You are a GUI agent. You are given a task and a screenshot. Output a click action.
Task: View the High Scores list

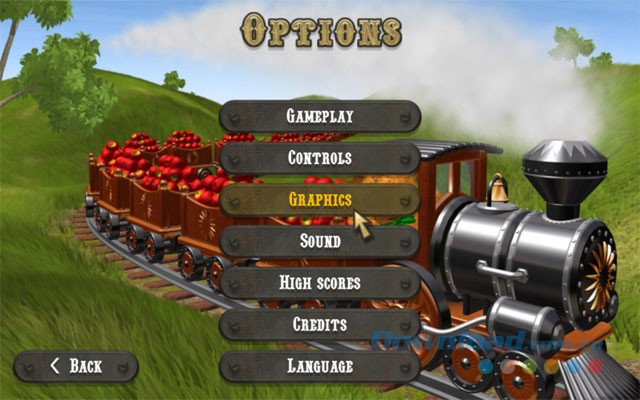click(319, 283)
